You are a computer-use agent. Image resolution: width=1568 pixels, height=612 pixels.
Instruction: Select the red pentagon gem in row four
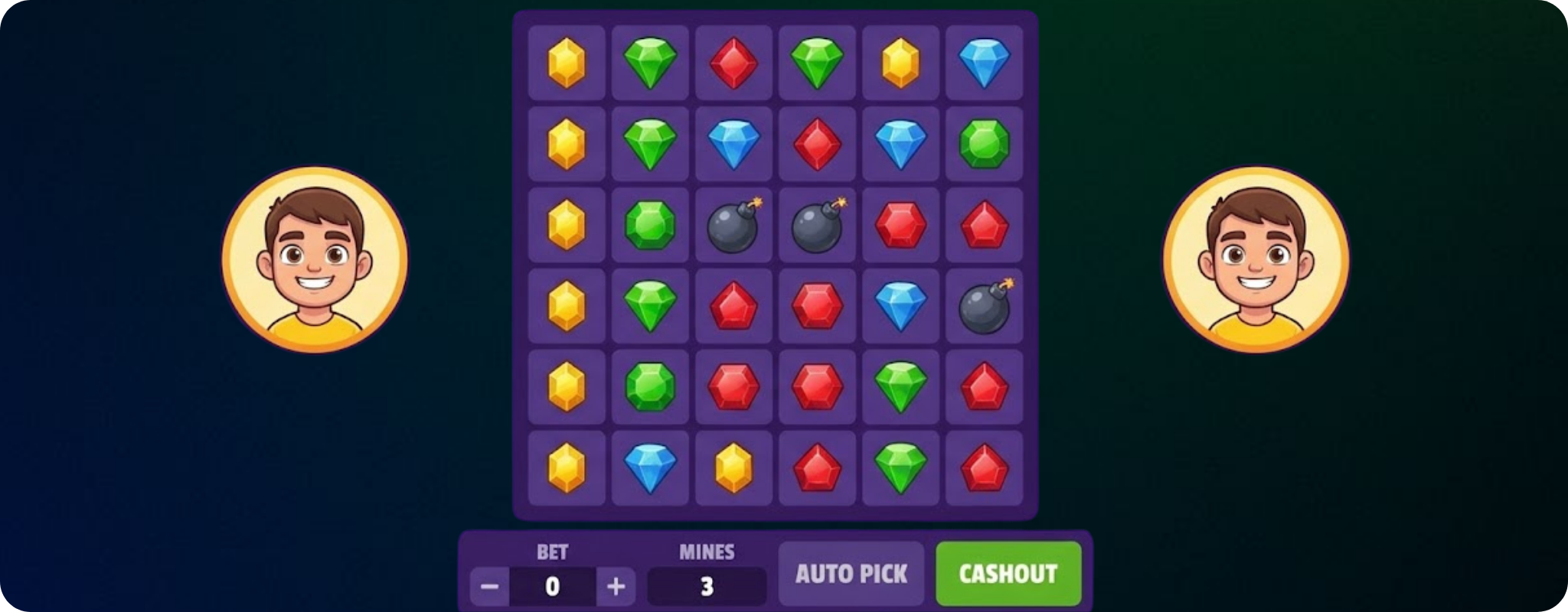coord(733,308)
